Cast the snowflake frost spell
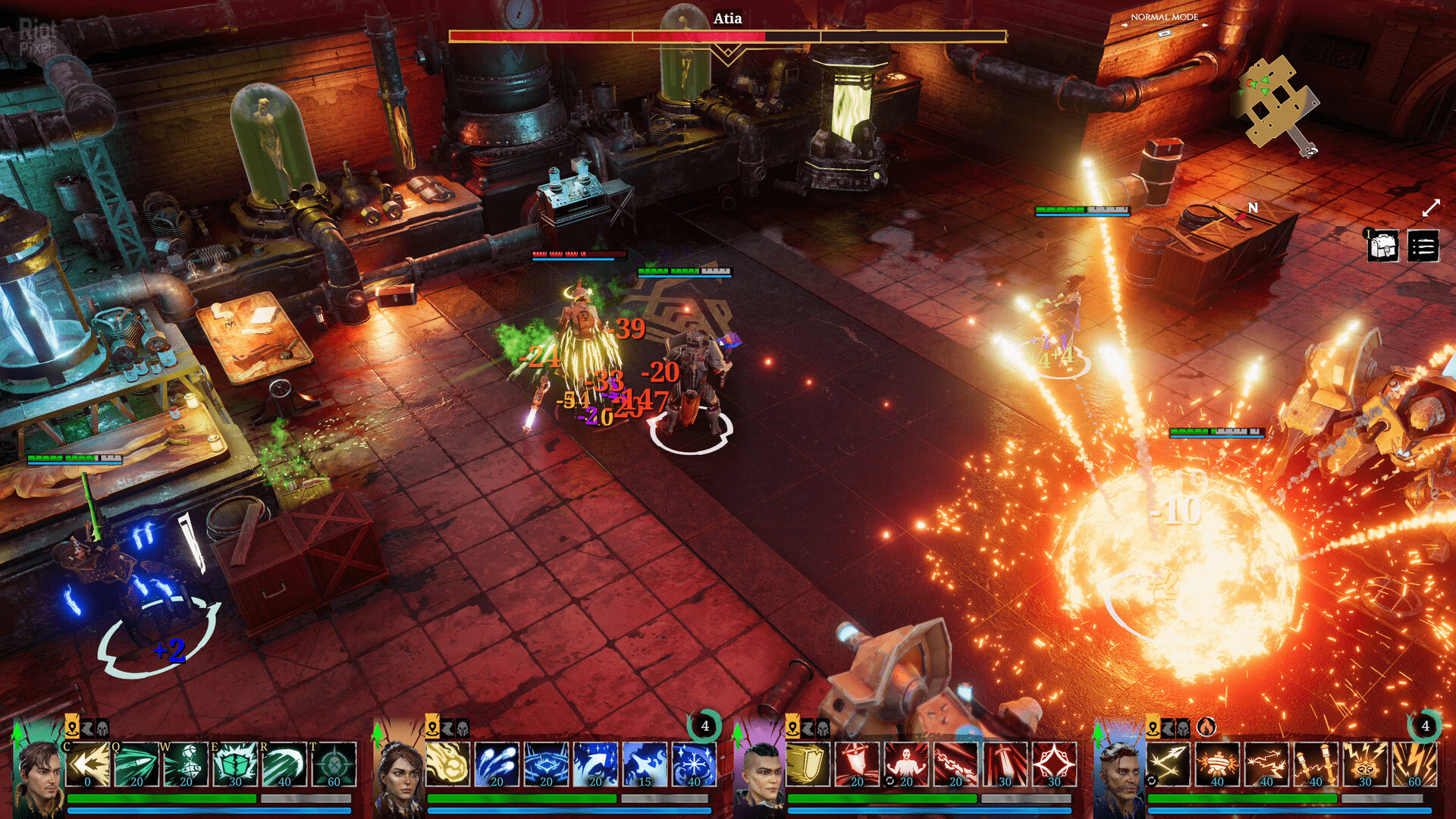 [694, 764]
